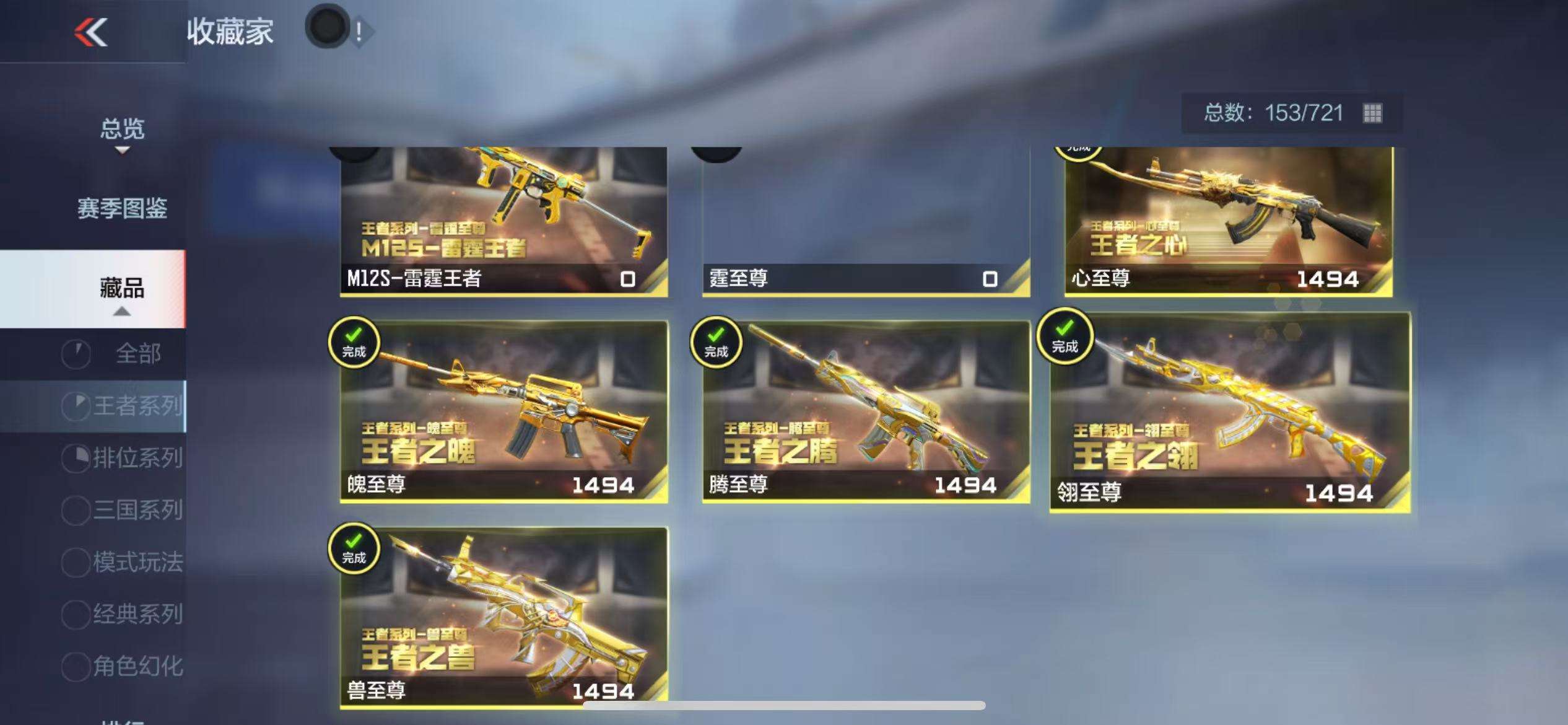The width and height of the screenshot is (1568, 725).
Task: Select the 藏品 collection tab
Action: 122,288
